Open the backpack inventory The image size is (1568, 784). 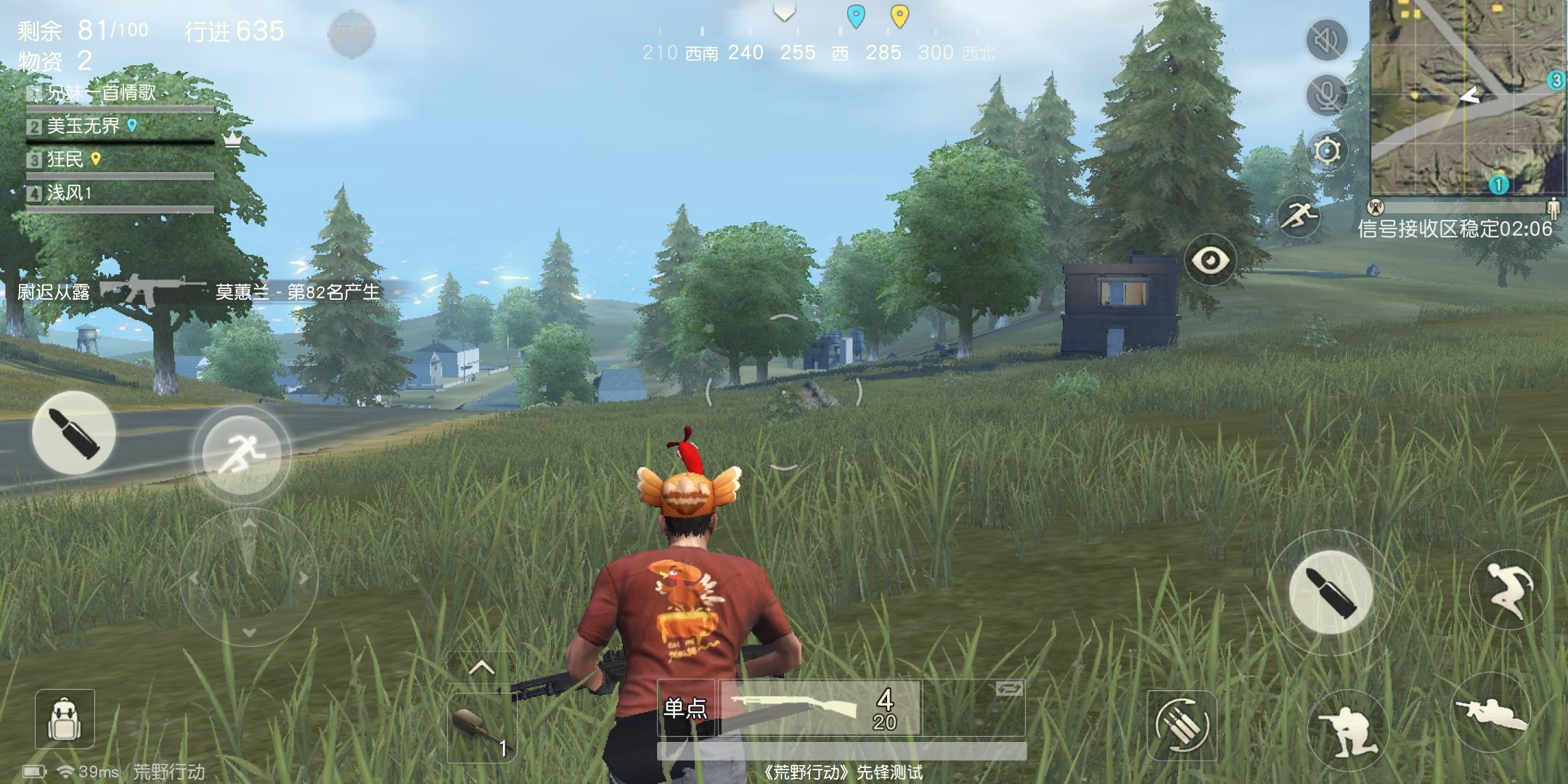(65, 719)
